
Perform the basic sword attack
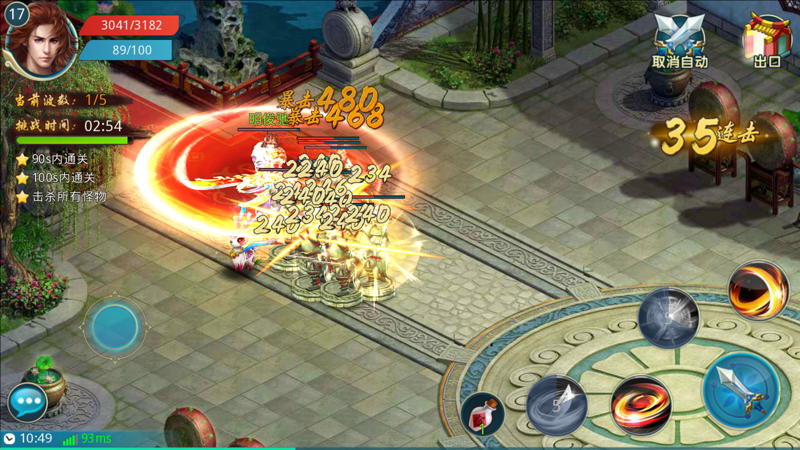[x=741, y=390]
